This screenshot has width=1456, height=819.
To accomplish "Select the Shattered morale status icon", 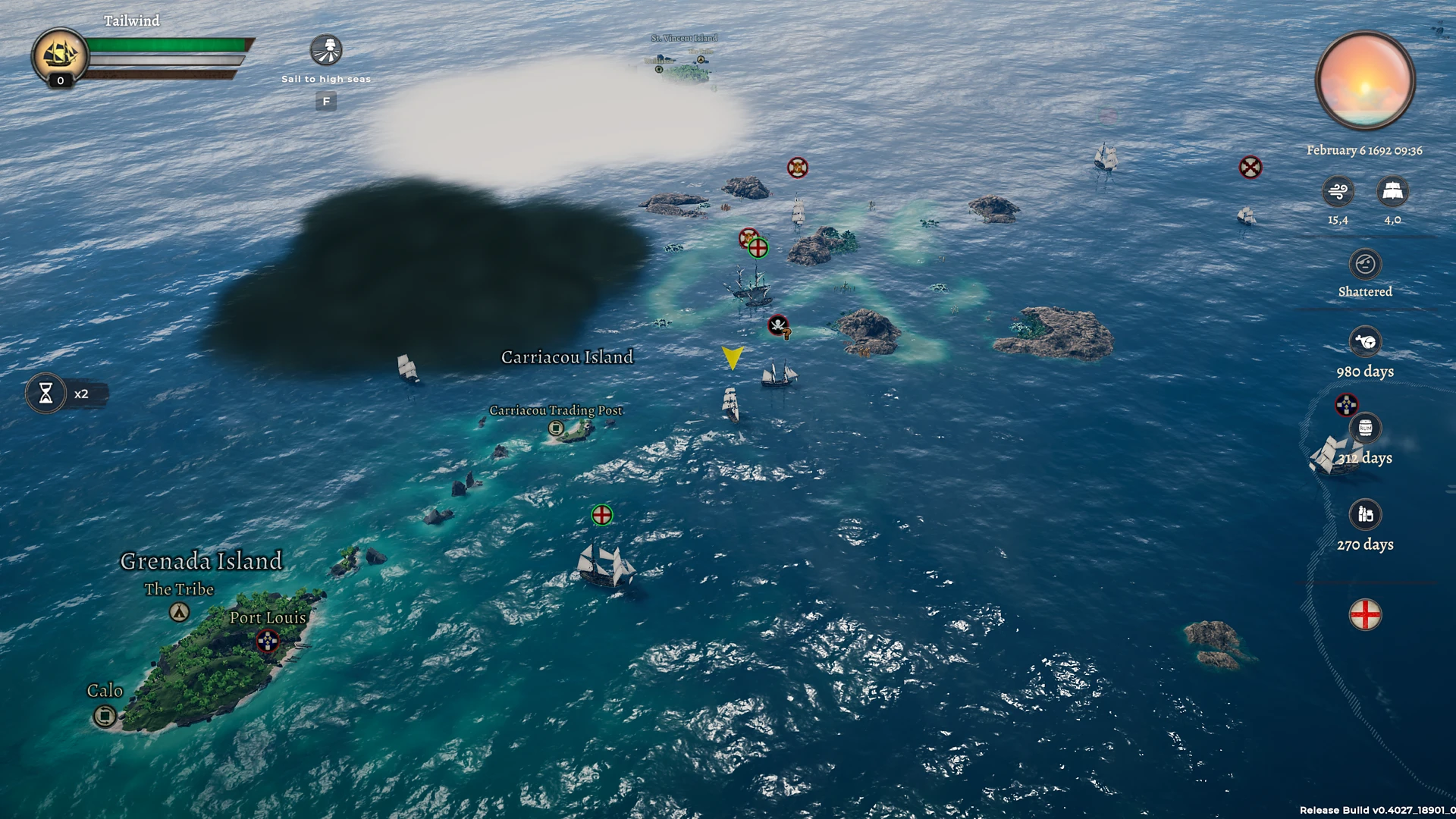I will pyautogui.click(x=1364, y=263).
